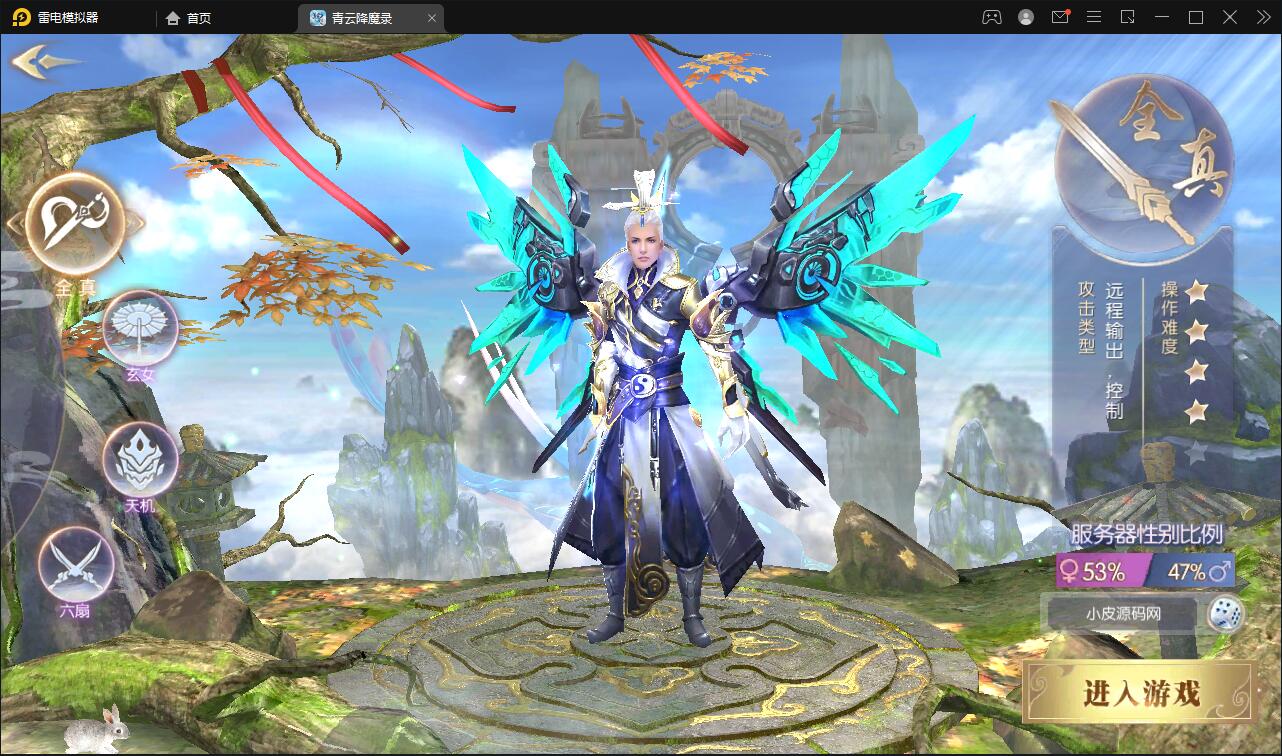Expand the title bar chevron on far right
Screen dimensions: 1282x756
click(1263, 17)
